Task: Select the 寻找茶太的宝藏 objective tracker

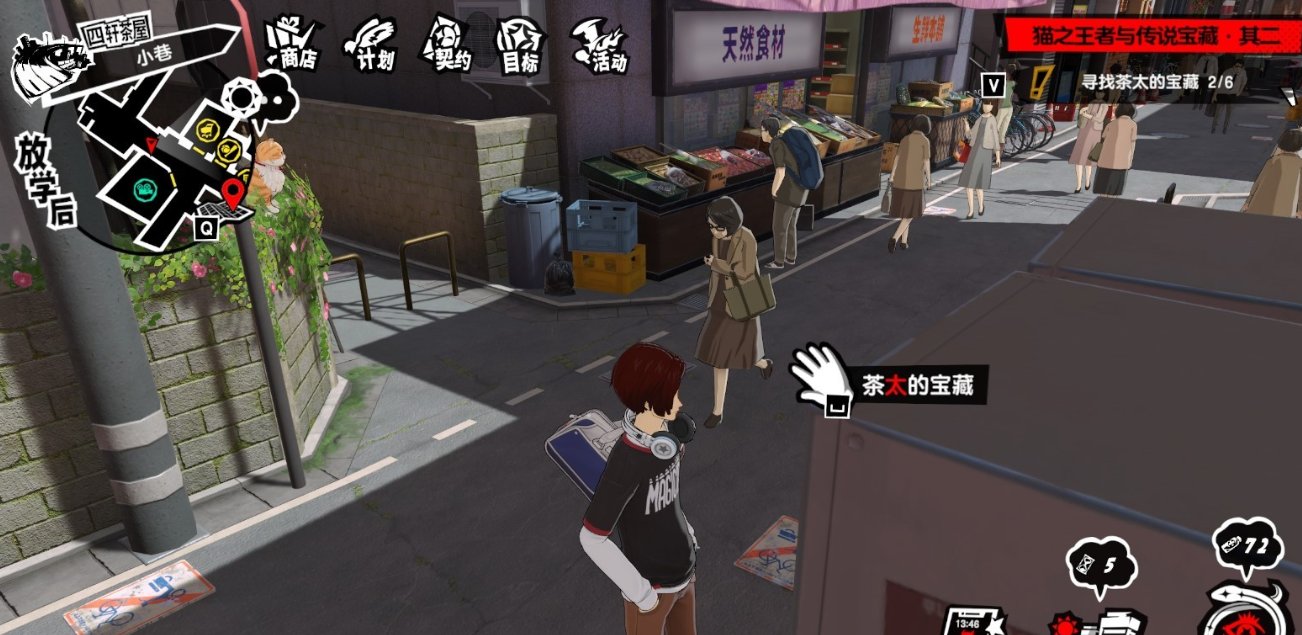Action: click(x=1140, y=82)
